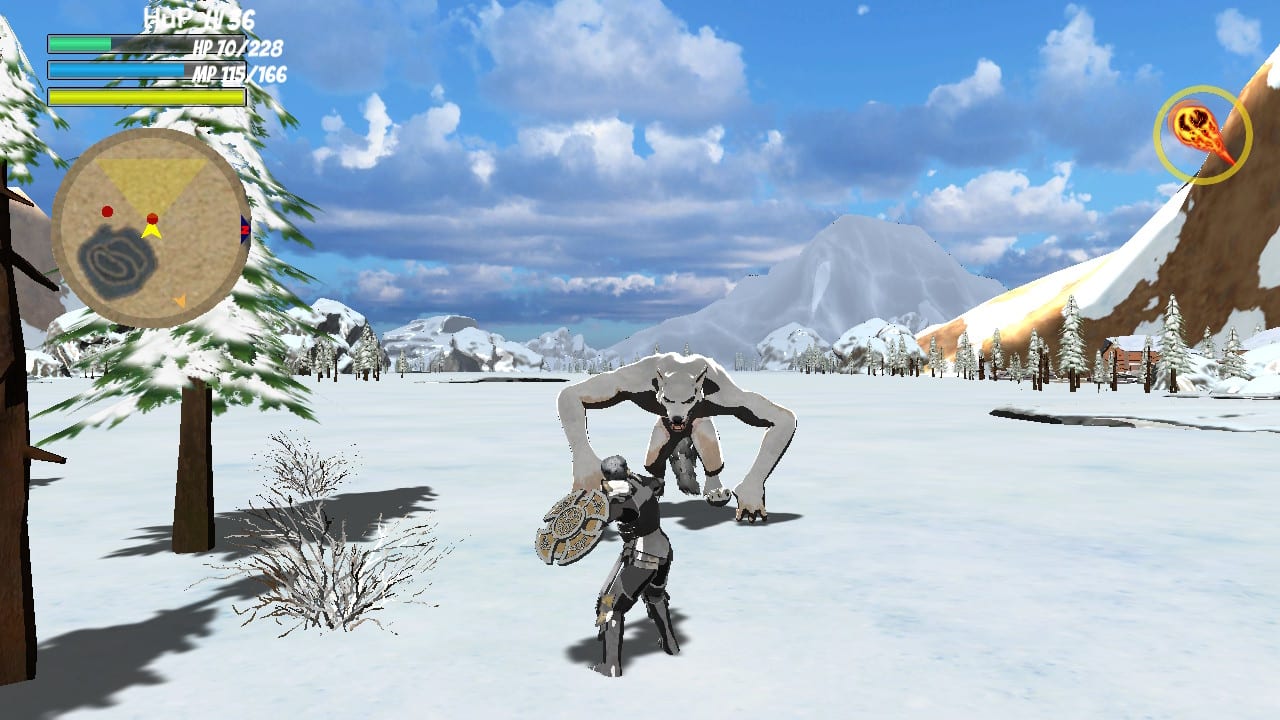
Task: Click the dark swirl landmark on the minimap
Action: pyautogui.click(x=114, y=258)
